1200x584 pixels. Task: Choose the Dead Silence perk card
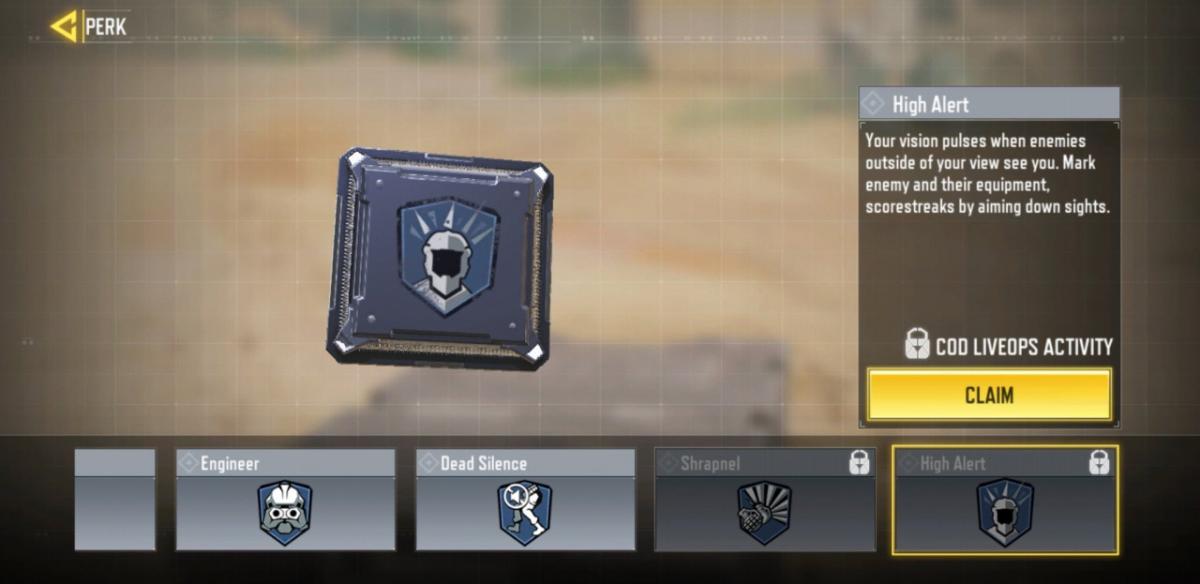coord(525,499)
